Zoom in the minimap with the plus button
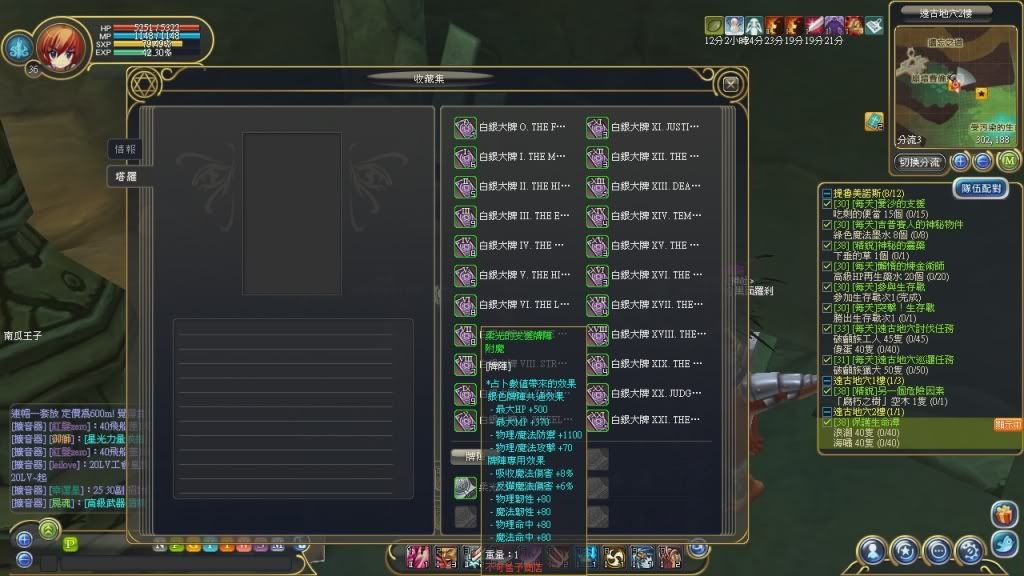 (960, 161)
